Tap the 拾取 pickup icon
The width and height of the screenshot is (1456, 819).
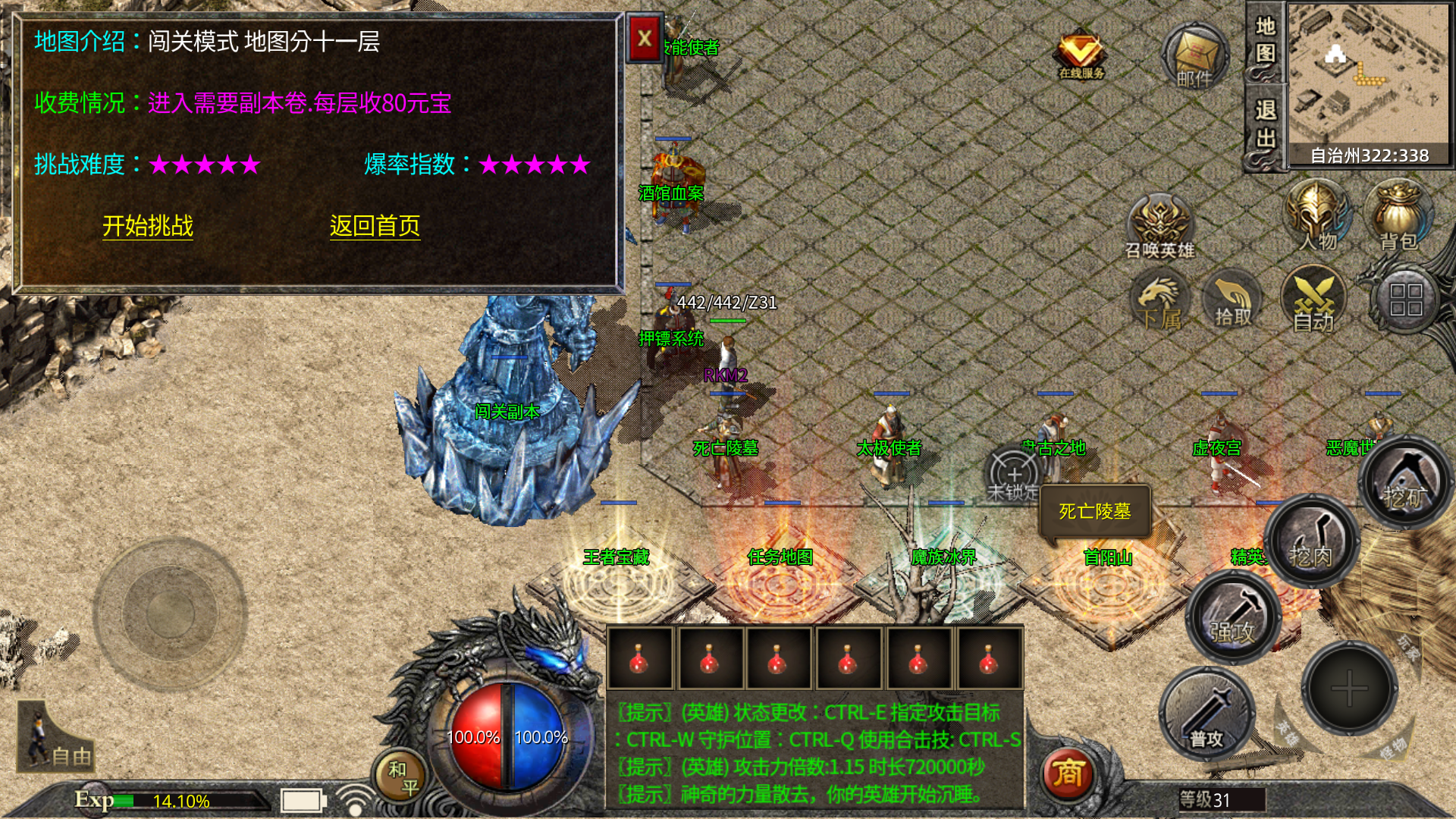coord(1233,302)
